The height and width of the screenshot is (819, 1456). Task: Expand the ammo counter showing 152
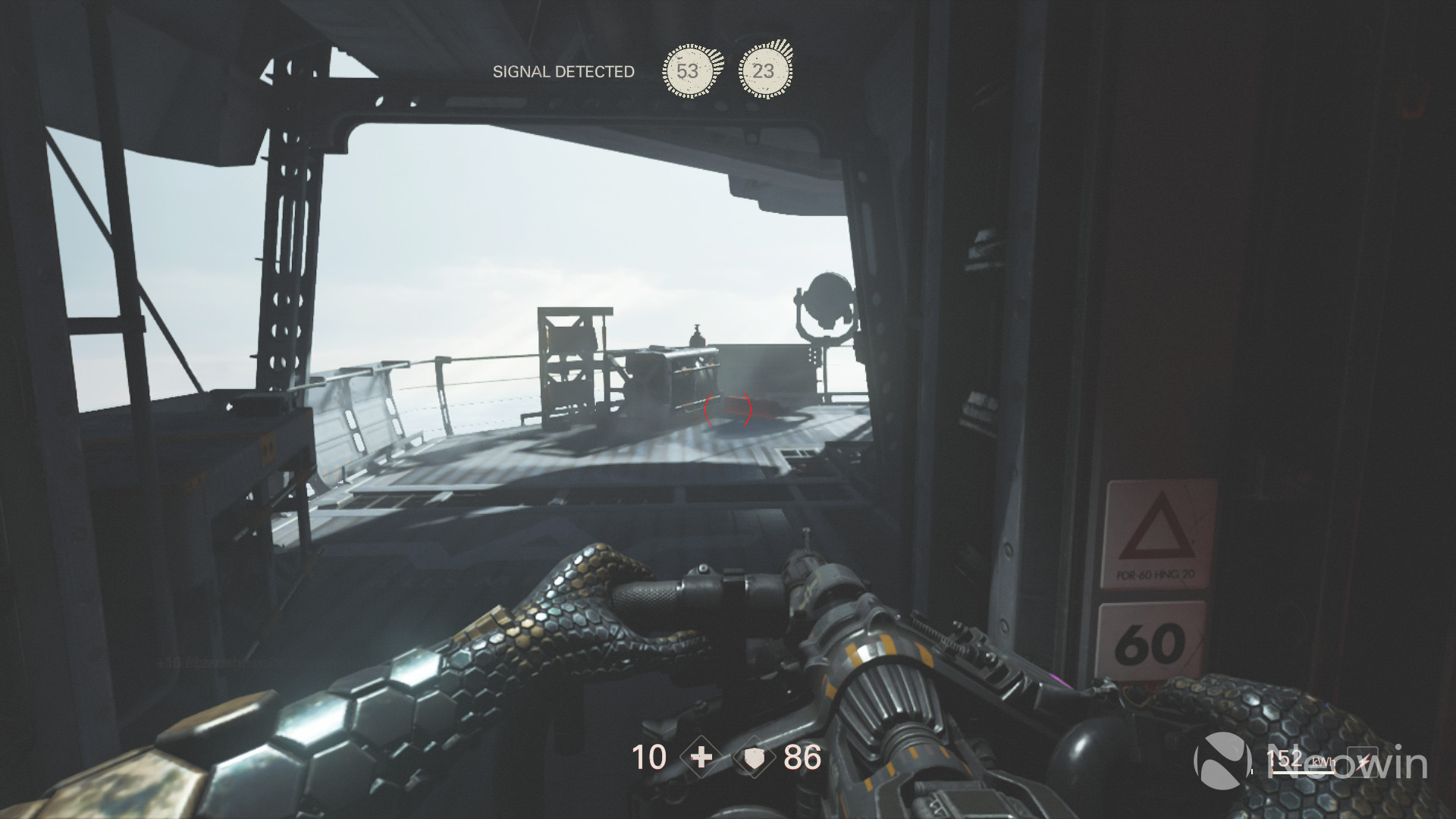pos(1284,758)
